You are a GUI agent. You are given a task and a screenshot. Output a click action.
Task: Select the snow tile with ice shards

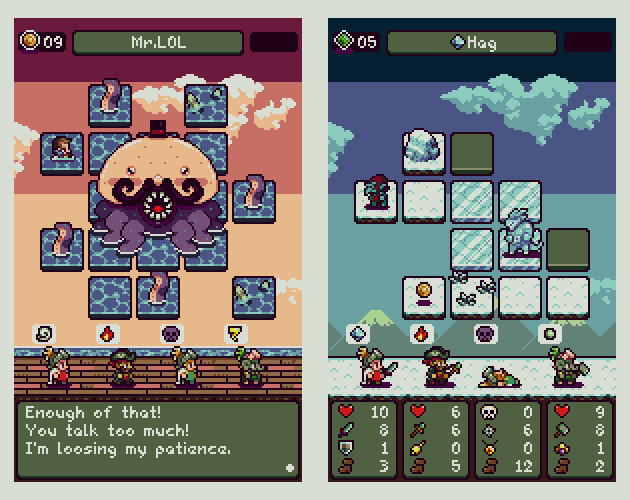(471, 293)
